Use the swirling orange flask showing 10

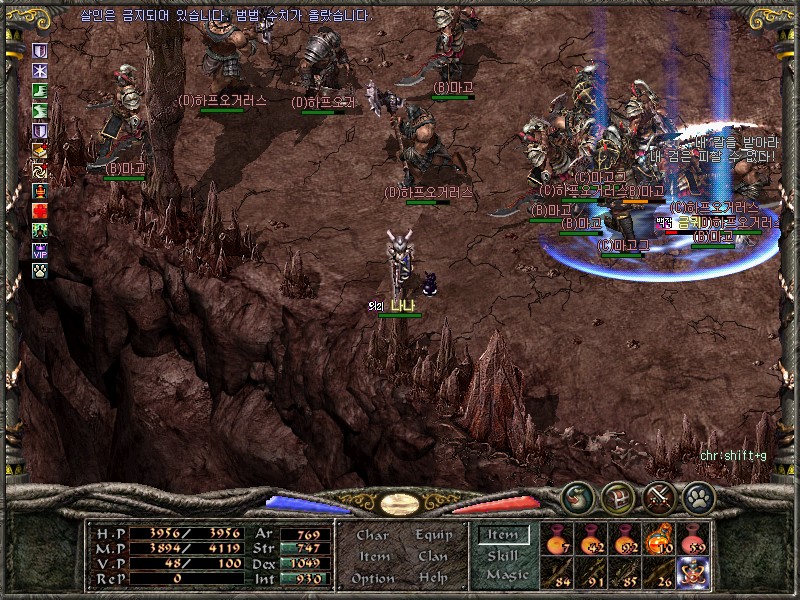click(660, 540)
